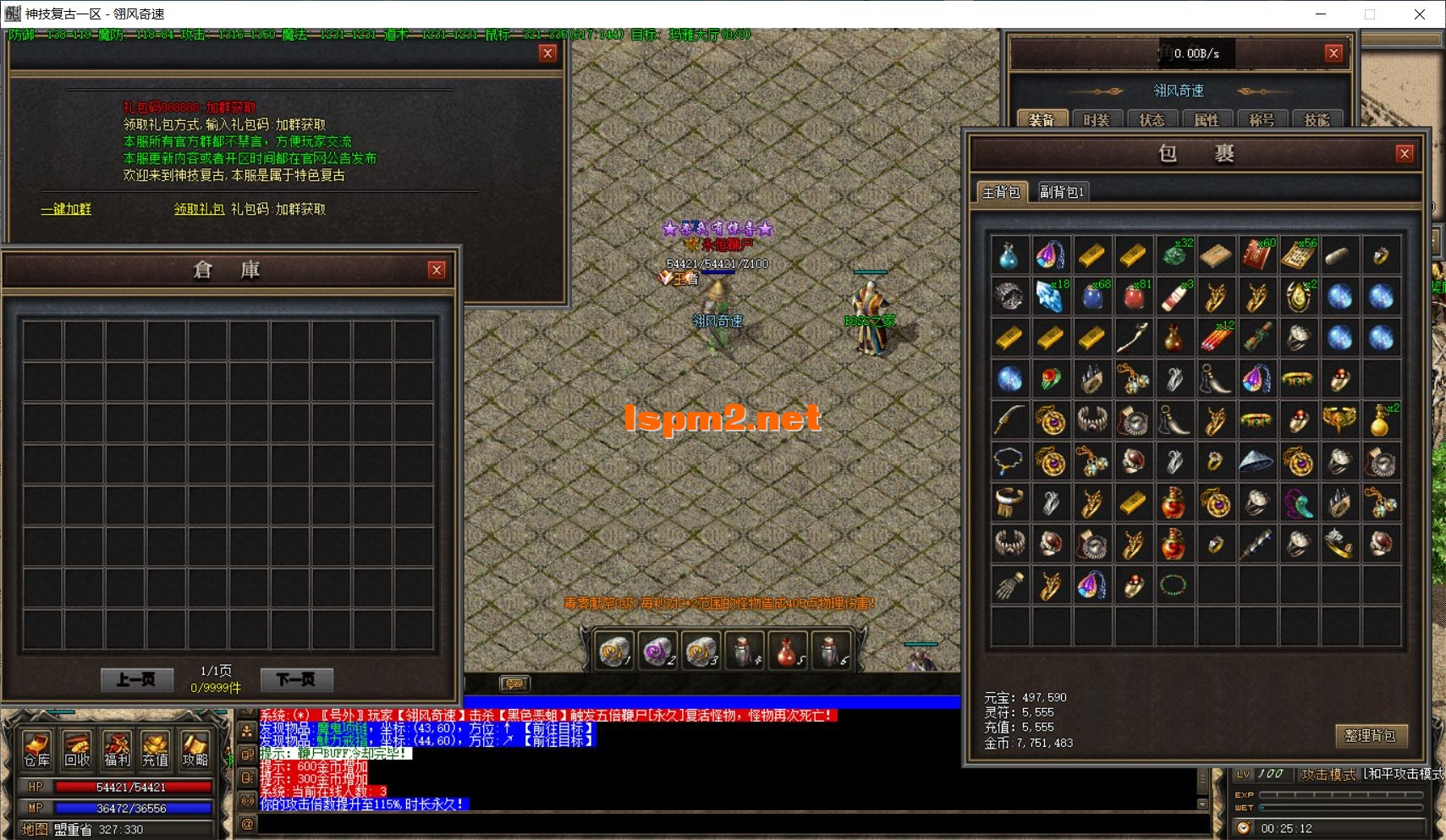Select the 主背包 tab
Viewport: 1446px width, 840px height.
(1000, 192)
